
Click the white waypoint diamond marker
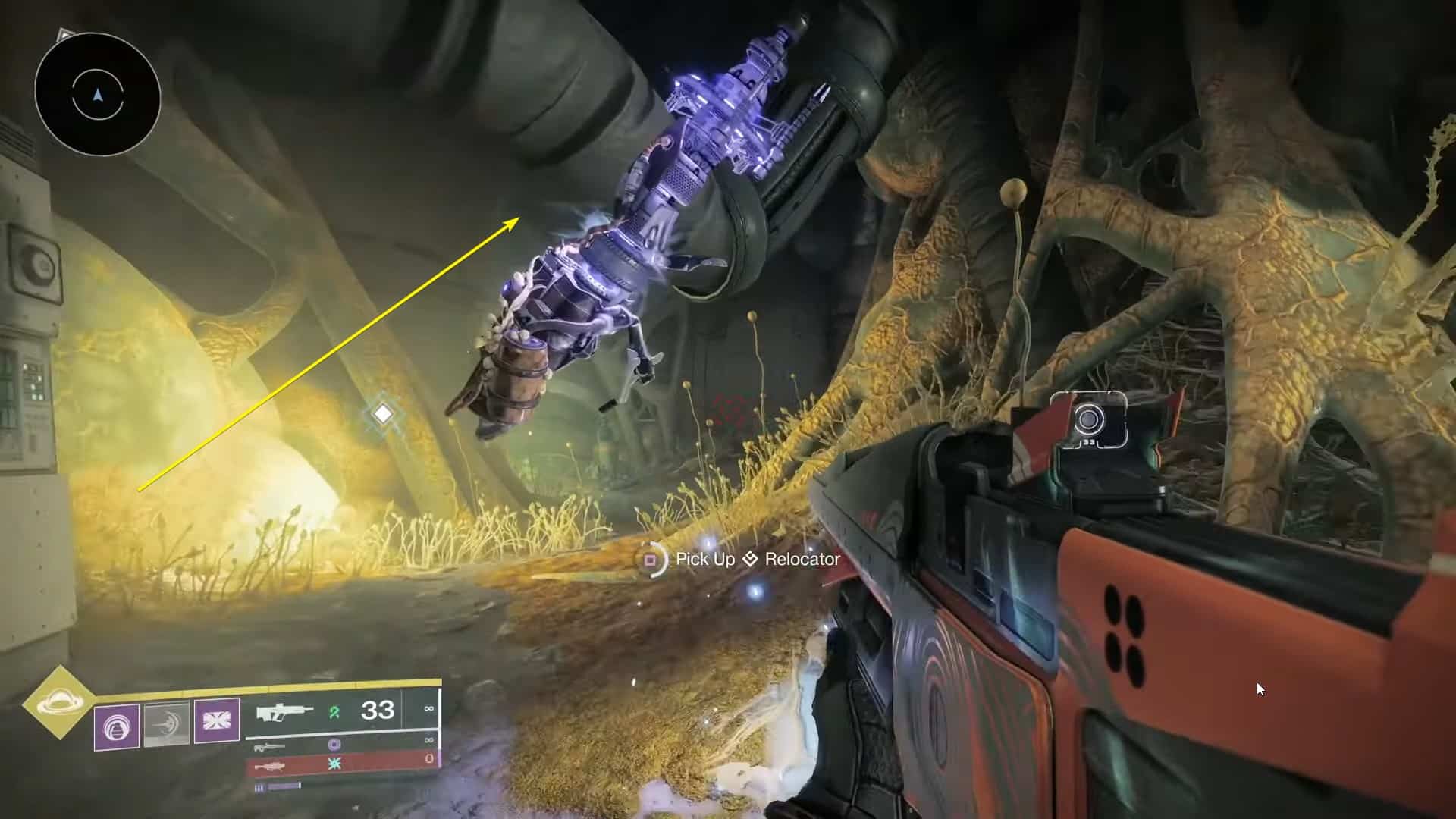click(384, 412)
